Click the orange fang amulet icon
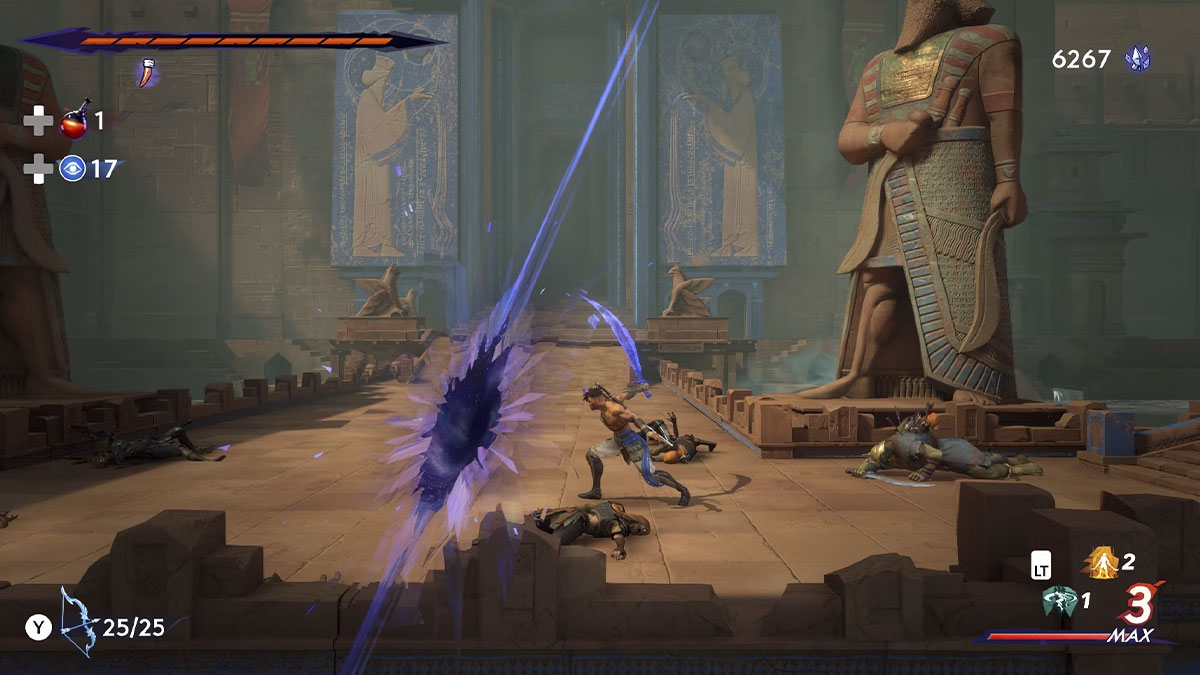The height and width of the screenshot is (675, 1200). [148, 72]
